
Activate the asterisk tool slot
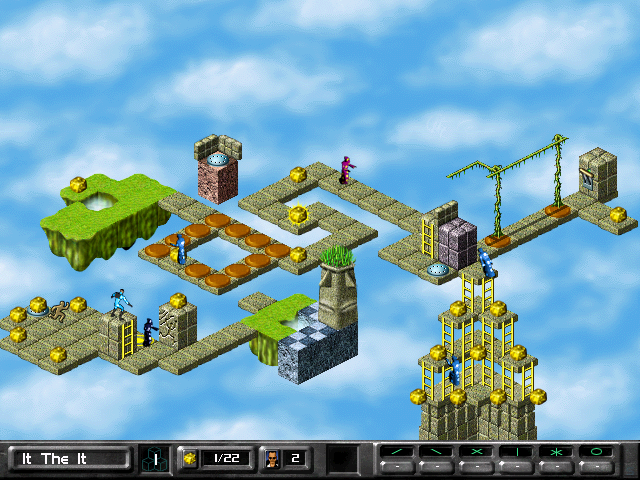point(558,453)
